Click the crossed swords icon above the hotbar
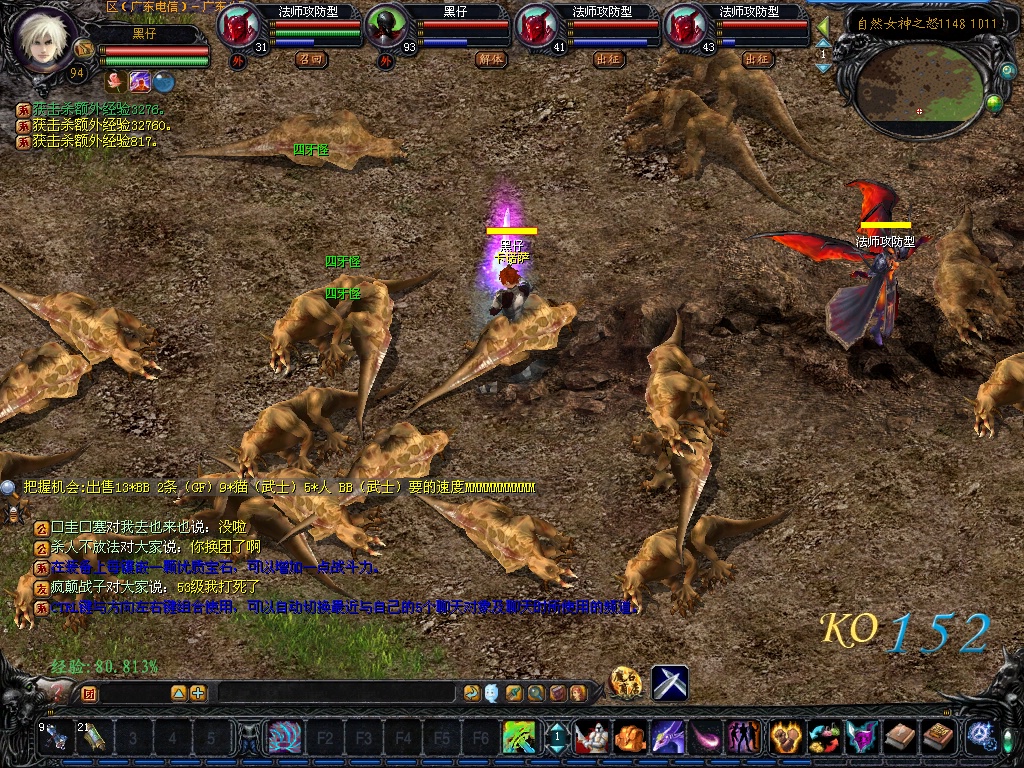 tap(669, 682)
